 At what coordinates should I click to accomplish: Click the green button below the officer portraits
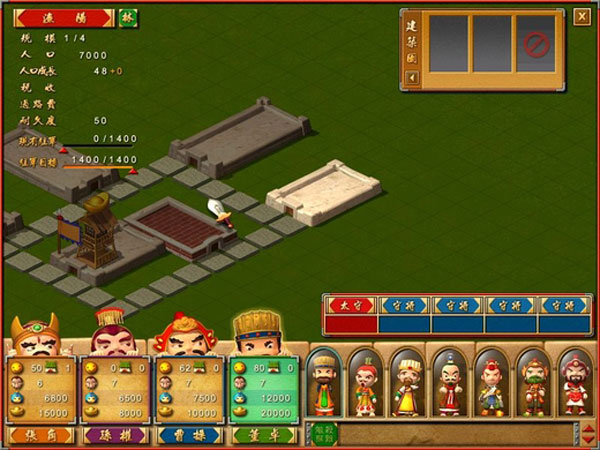(x=324, y=432)
